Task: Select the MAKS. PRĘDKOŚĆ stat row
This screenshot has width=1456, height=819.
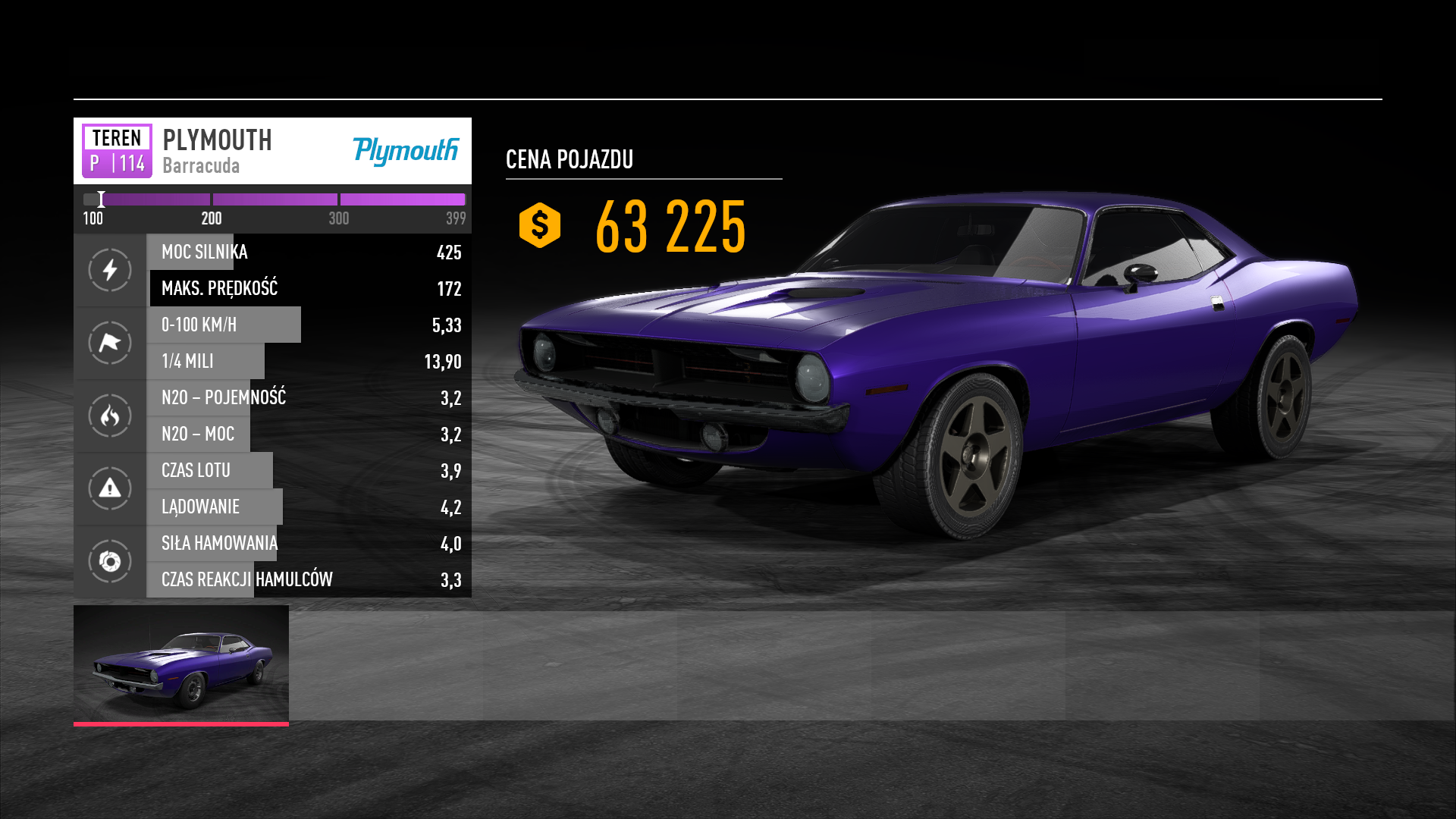Action: tap(309, 289)
